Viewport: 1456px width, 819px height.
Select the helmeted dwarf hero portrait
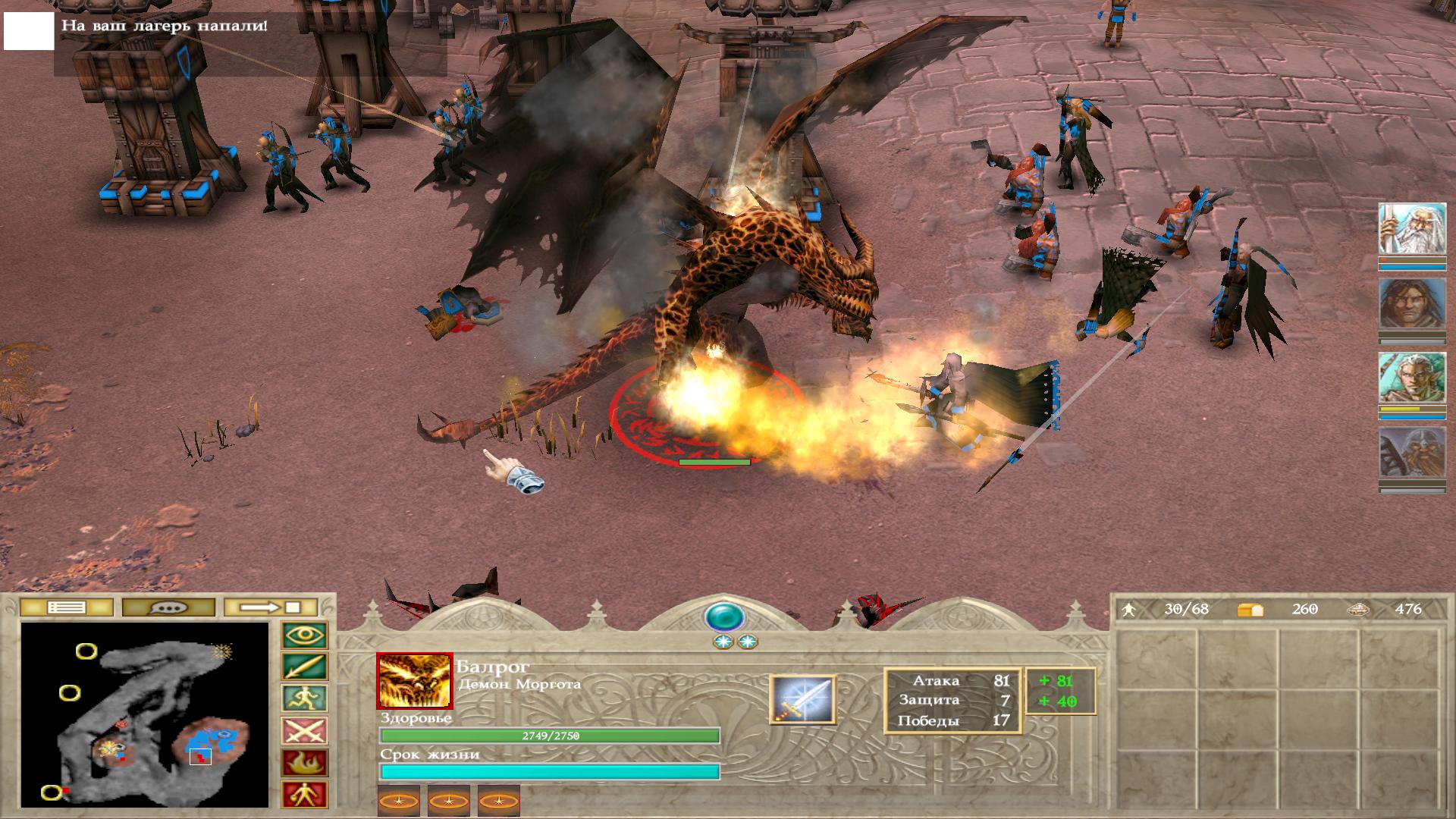point(1411,453)
